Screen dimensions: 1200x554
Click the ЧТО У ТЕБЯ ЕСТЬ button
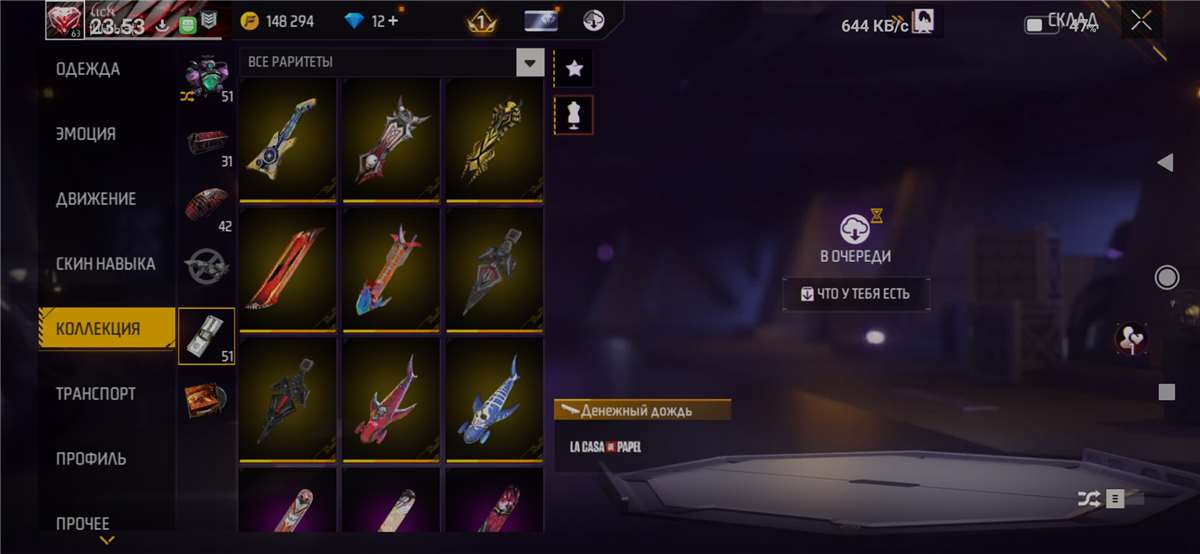point(855,294)
